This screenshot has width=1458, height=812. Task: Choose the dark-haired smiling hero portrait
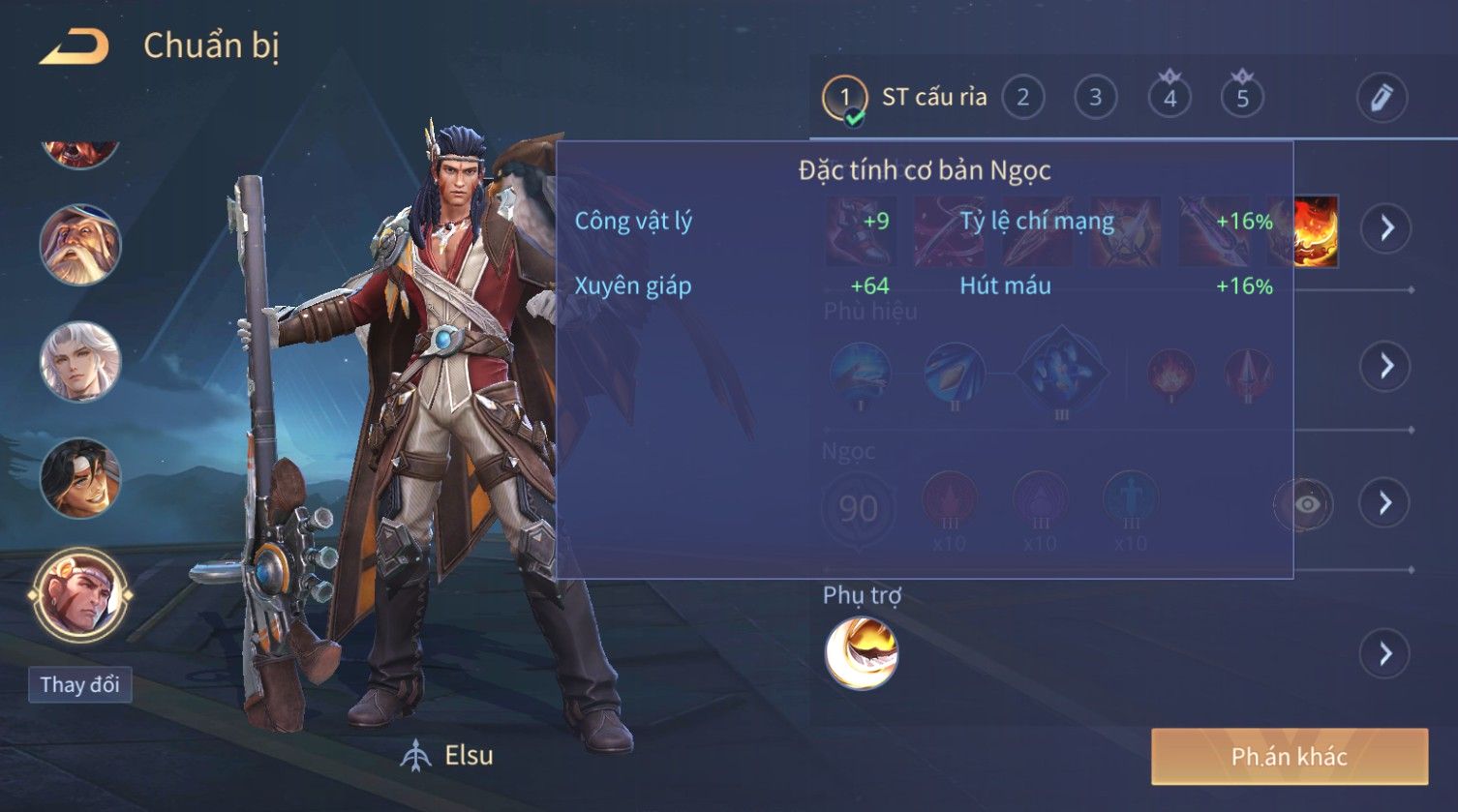pyautogui.click(x=79, y=478)
